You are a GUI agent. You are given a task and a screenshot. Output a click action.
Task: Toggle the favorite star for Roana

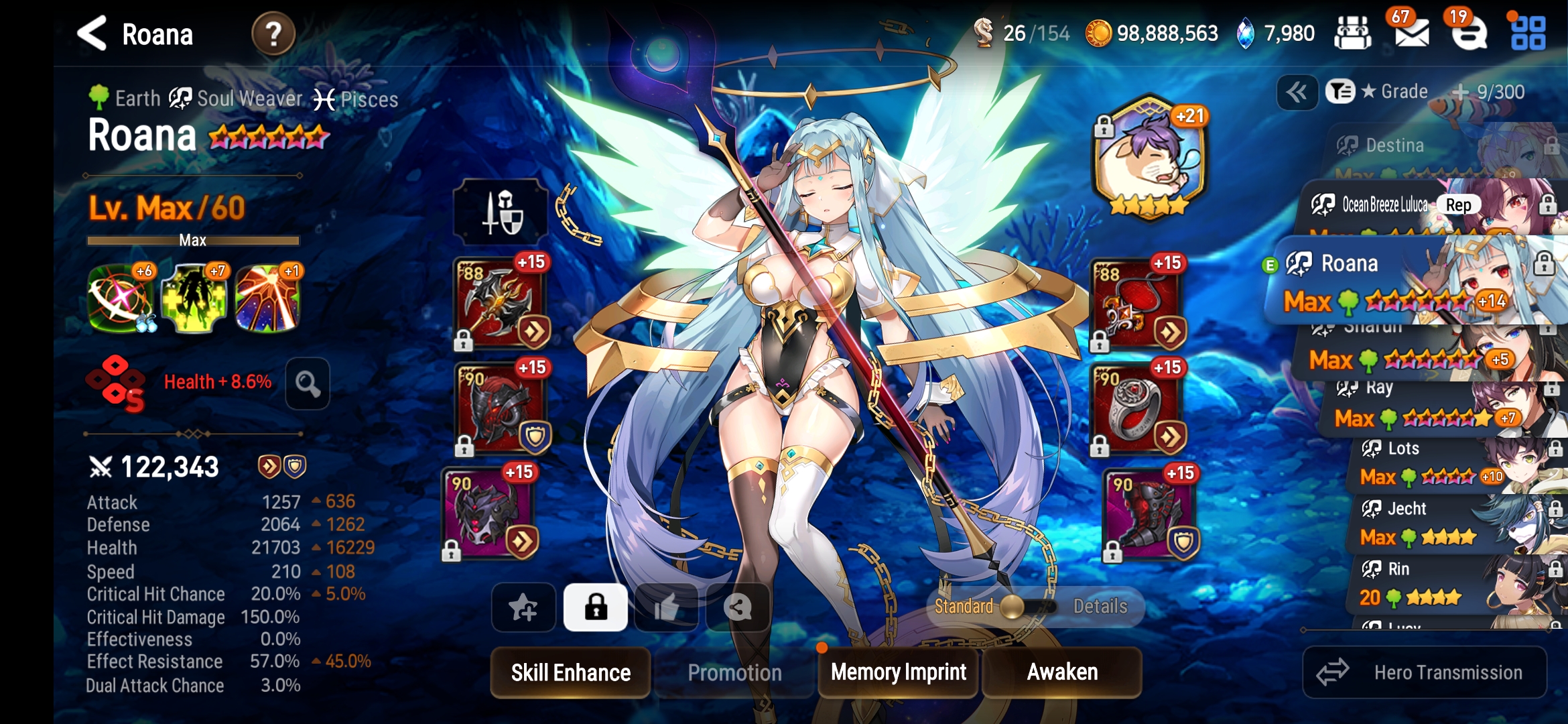[523, 607]
